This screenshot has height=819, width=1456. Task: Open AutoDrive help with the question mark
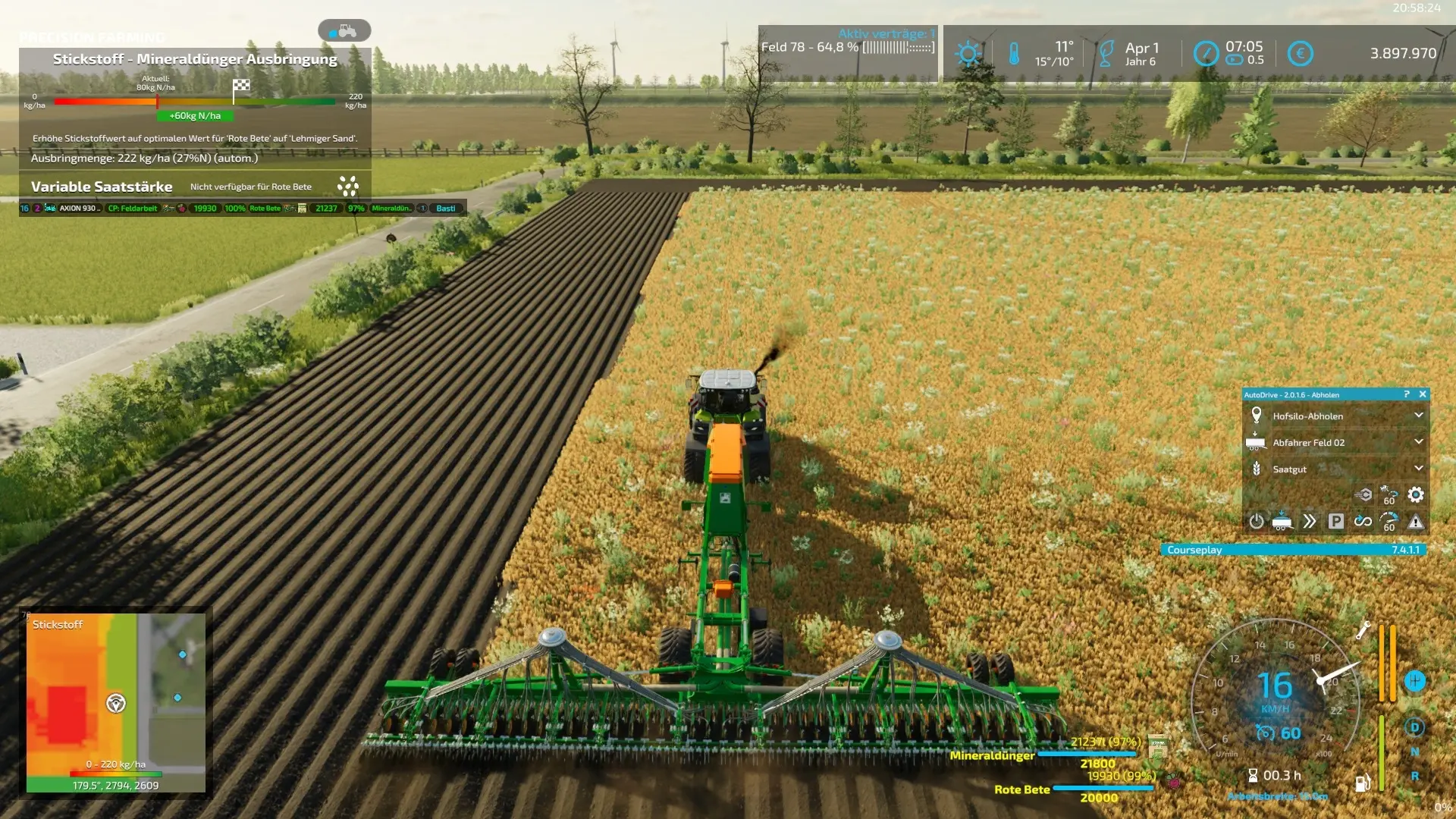1406,394
